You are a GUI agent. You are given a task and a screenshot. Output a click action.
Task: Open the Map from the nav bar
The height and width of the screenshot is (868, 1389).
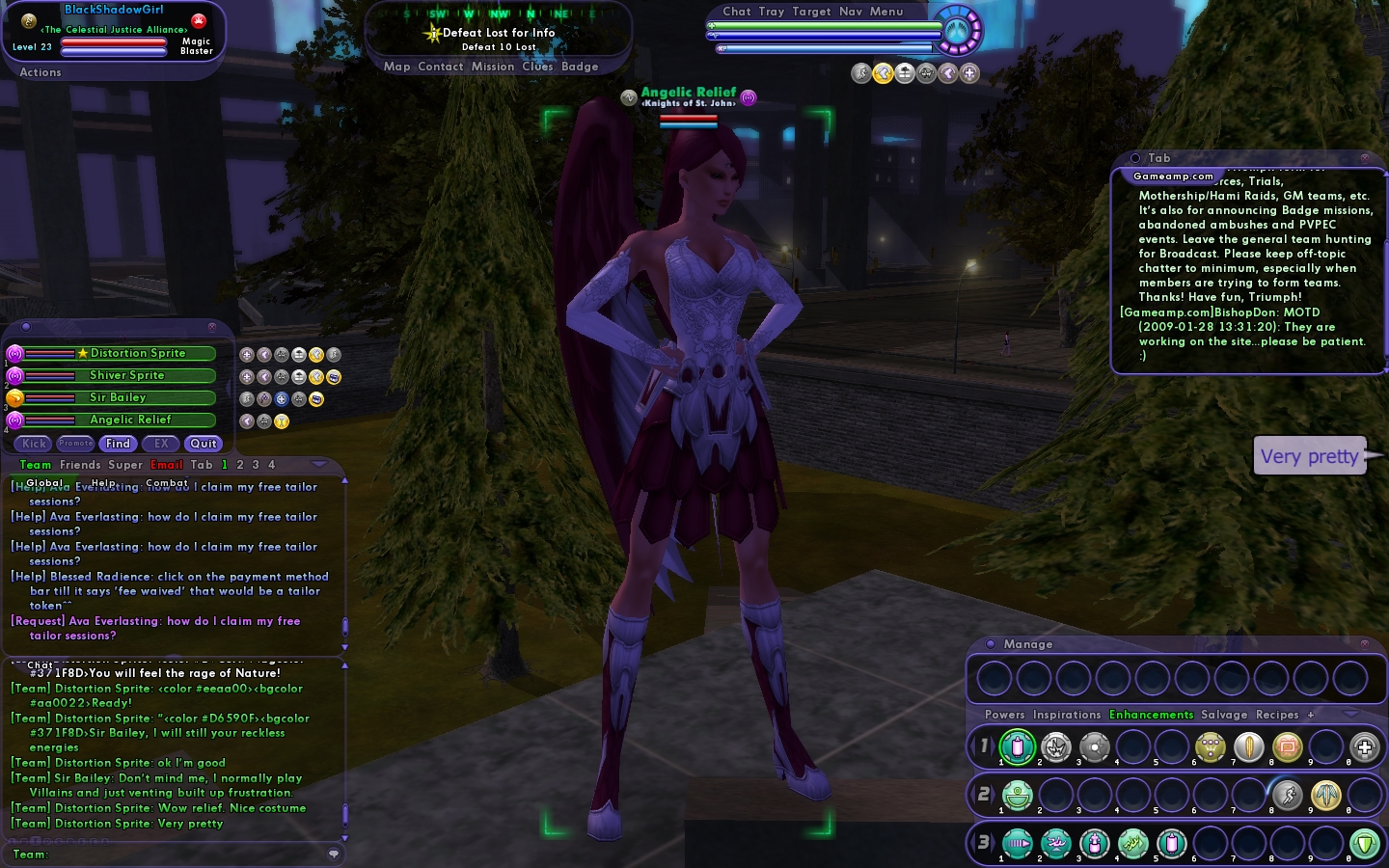[396, 67]
